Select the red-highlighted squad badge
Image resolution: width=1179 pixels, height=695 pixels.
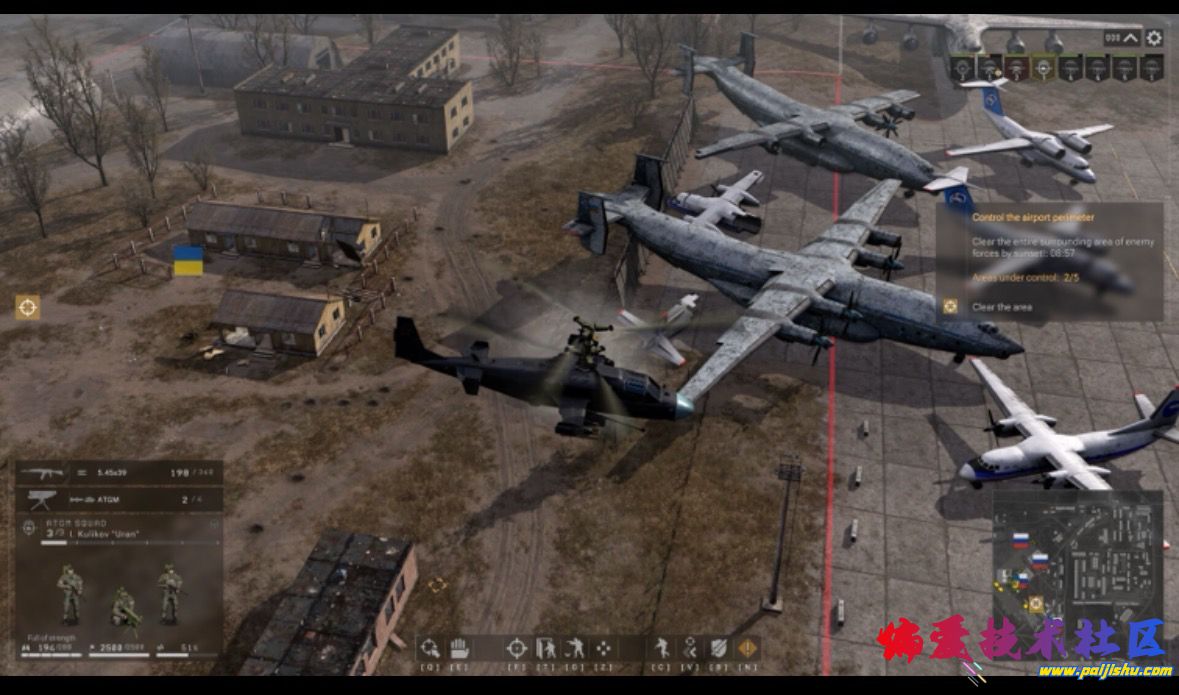[1015, 68]
